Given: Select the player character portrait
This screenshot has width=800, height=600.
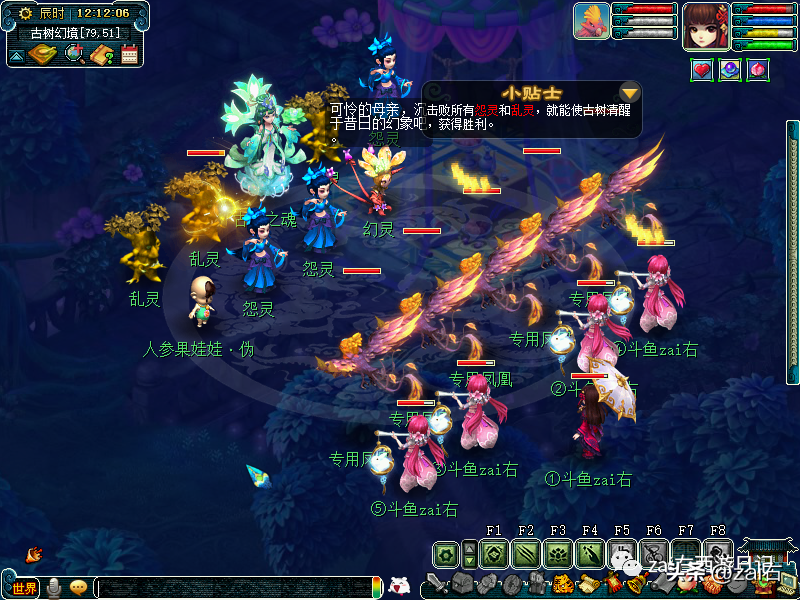Looking at the screenshot, I should pyautogui.click(x=705, y=25).
